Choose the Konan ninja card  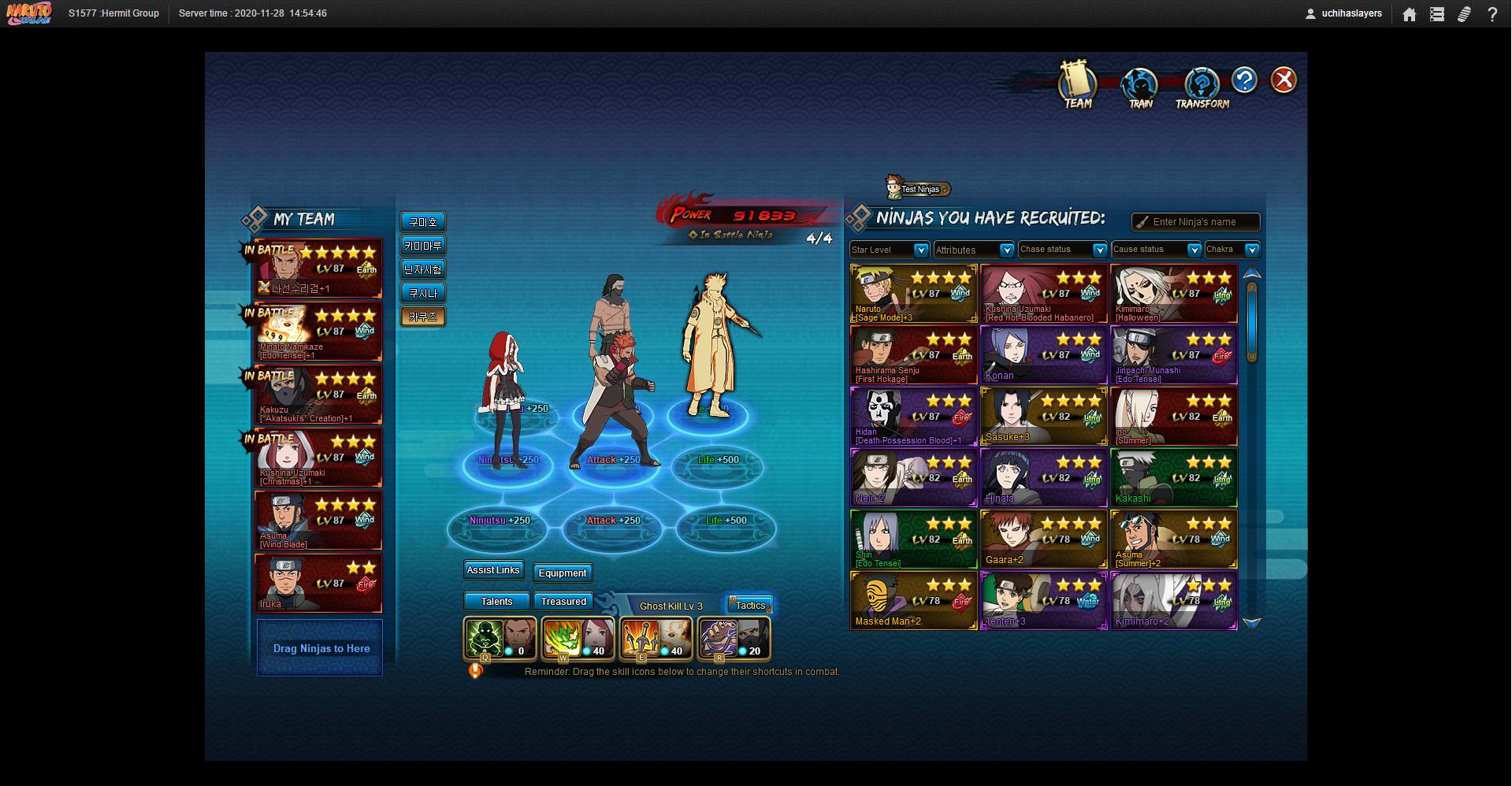click(1043, 355)
